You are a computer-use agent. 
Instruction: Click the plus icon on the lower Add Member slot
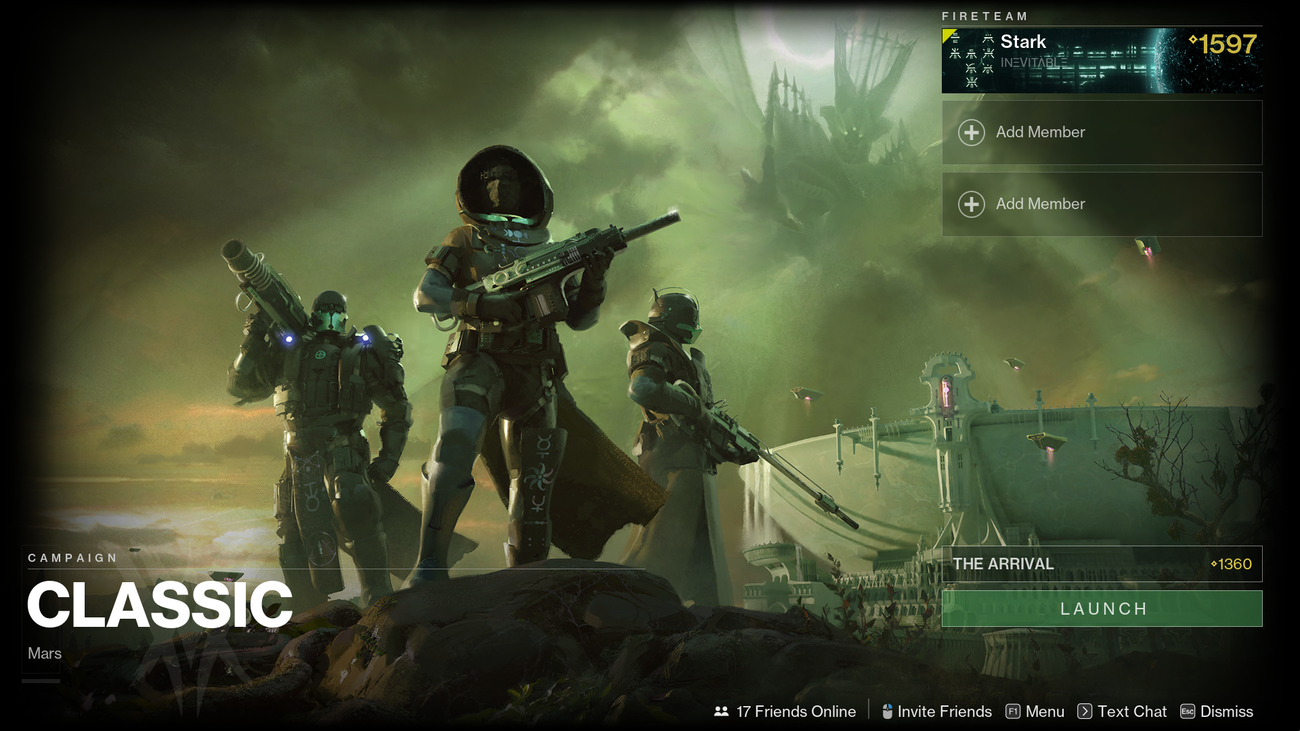(970, 203)
